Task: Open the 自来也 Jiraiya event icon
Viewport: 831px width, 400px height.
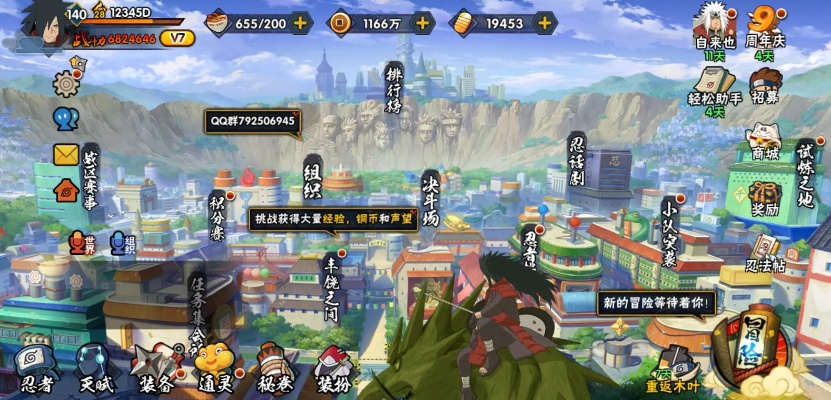Action: point(714,28)
